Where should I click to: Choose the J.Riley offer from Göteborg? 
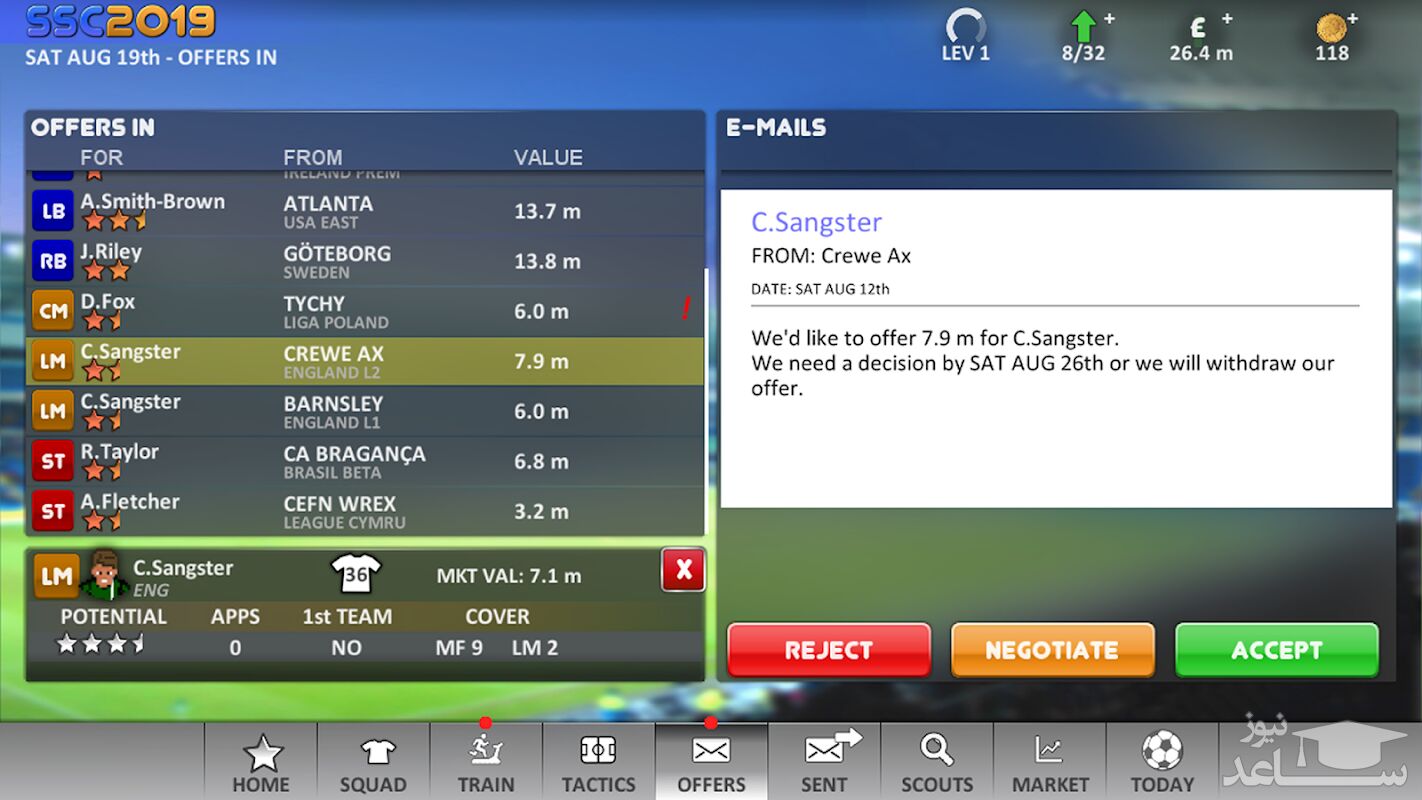click(365, 261)
